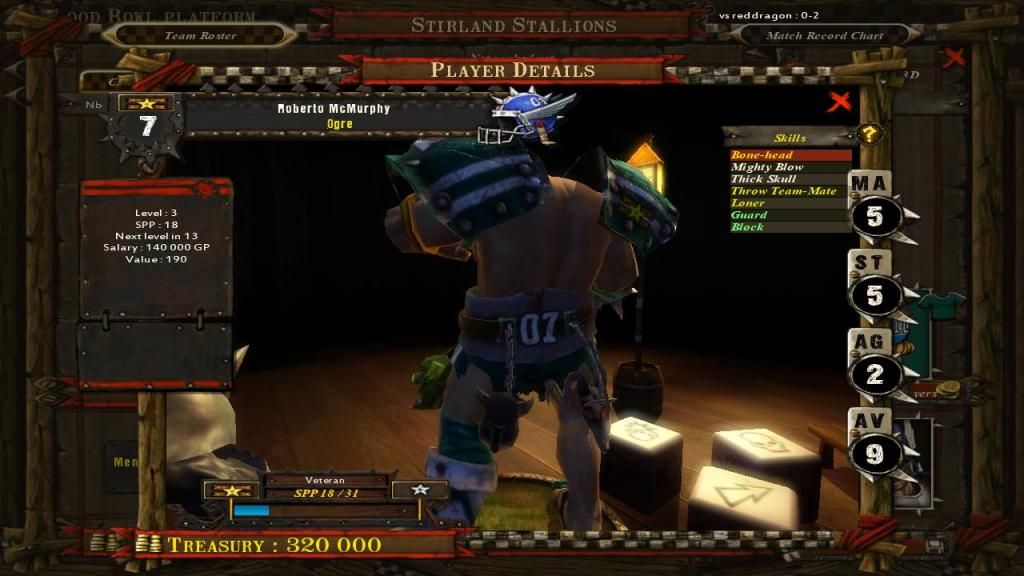The image size is (1024, 576).
Task: Select the Block skill entry
Action: point(789,227)
